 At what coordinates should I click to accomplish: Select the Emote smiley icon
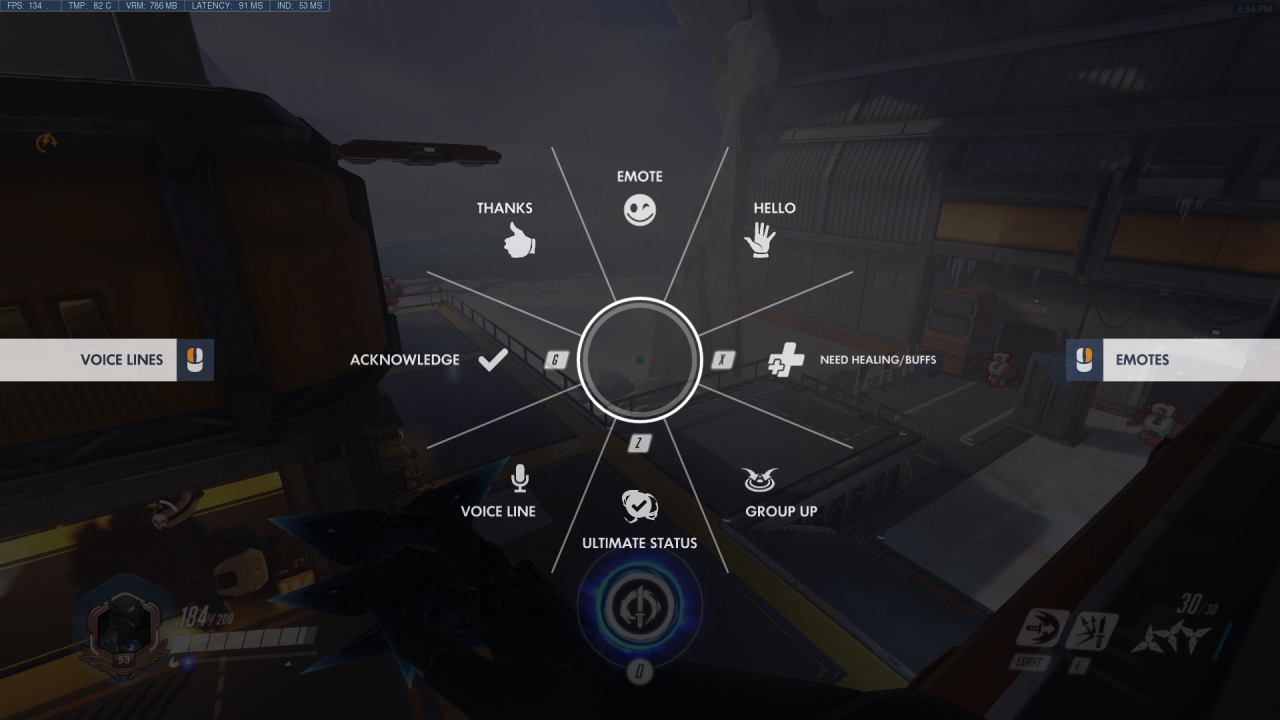[640, 209]
